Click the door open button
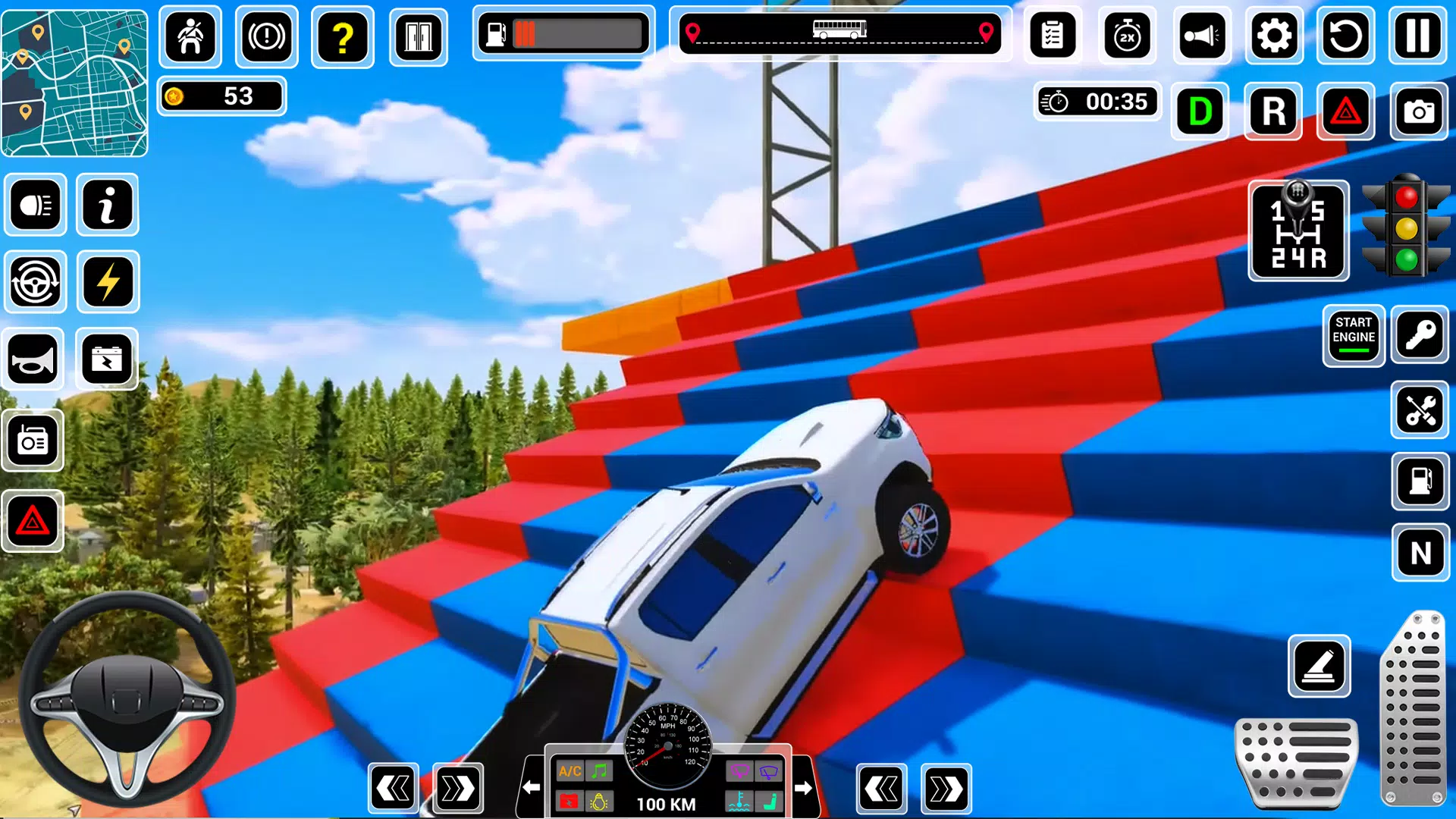The image size is (1456, 819). click(x=419, y=36)
